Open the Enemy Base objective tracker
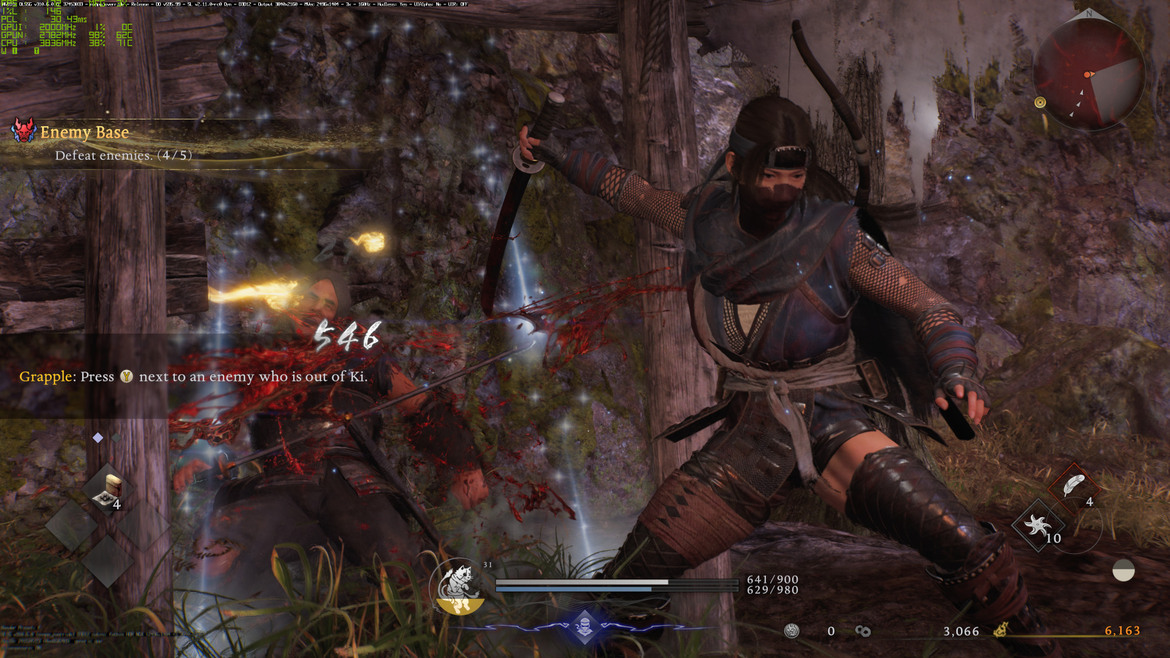 click(84, 132)
